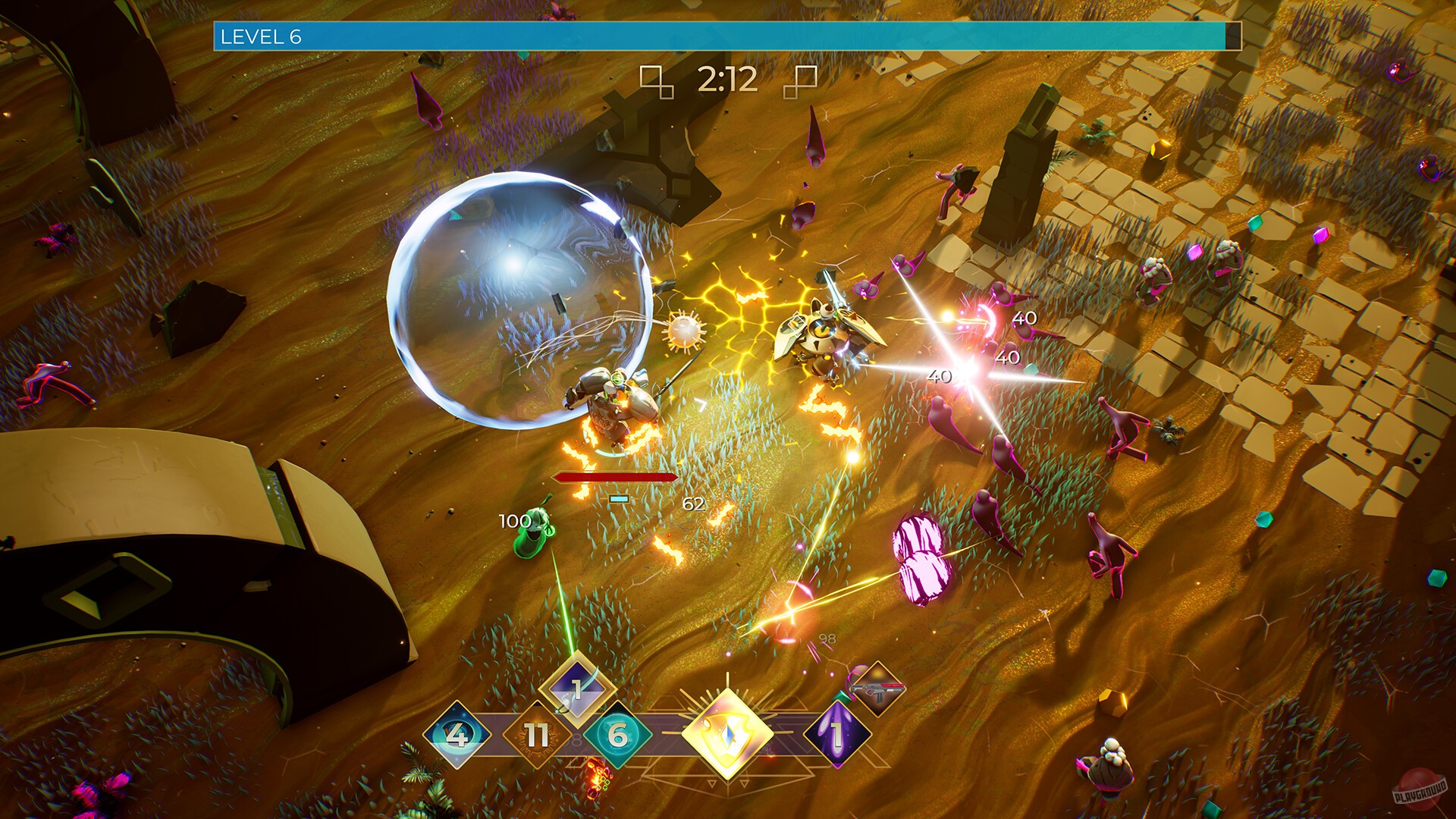The image size is (1456, 819).
Task: Click the boss health number 62
Action: click(692, 502)
